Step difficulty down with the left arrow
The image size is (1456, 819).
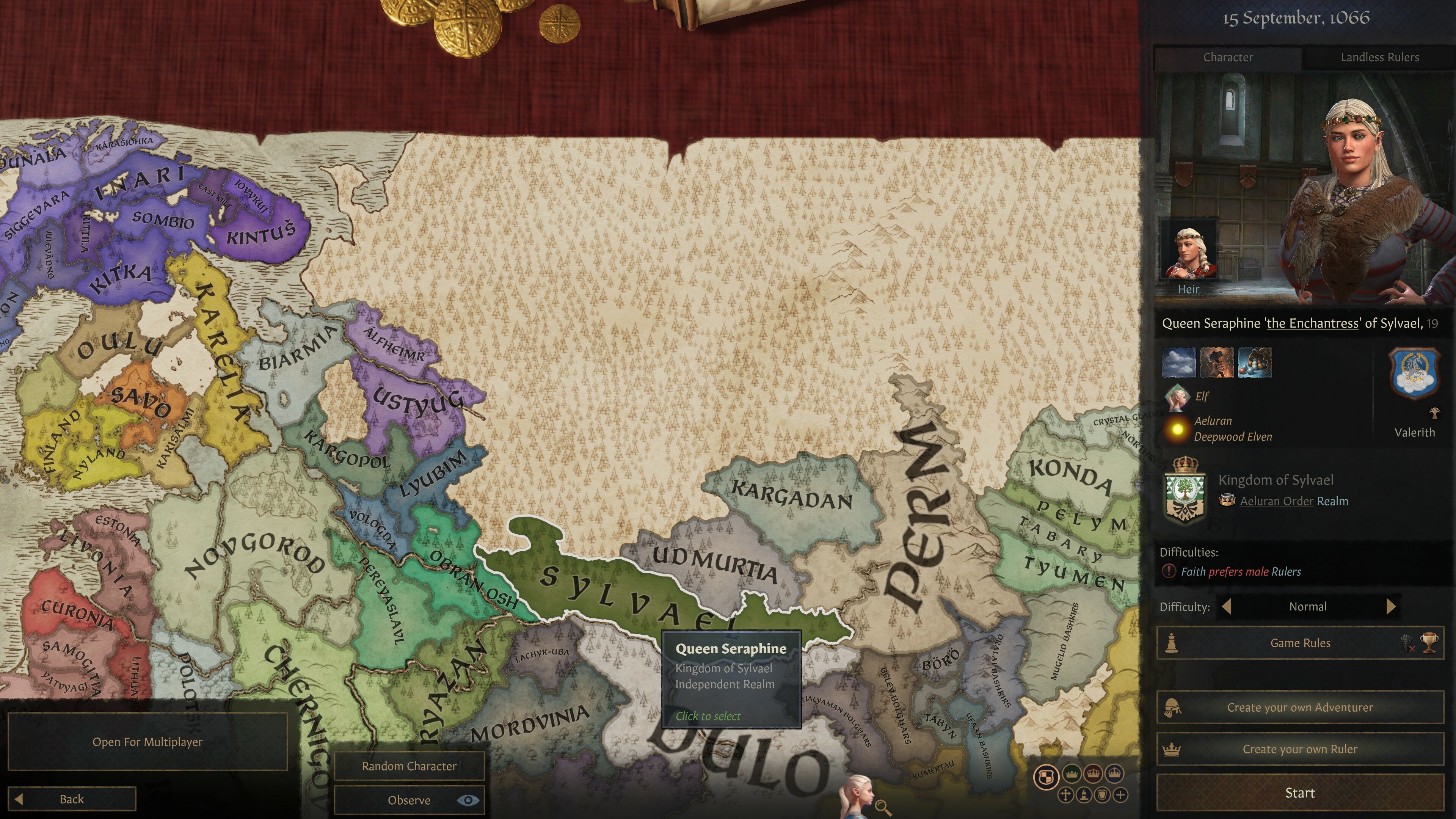click(x=1228, y=607)
